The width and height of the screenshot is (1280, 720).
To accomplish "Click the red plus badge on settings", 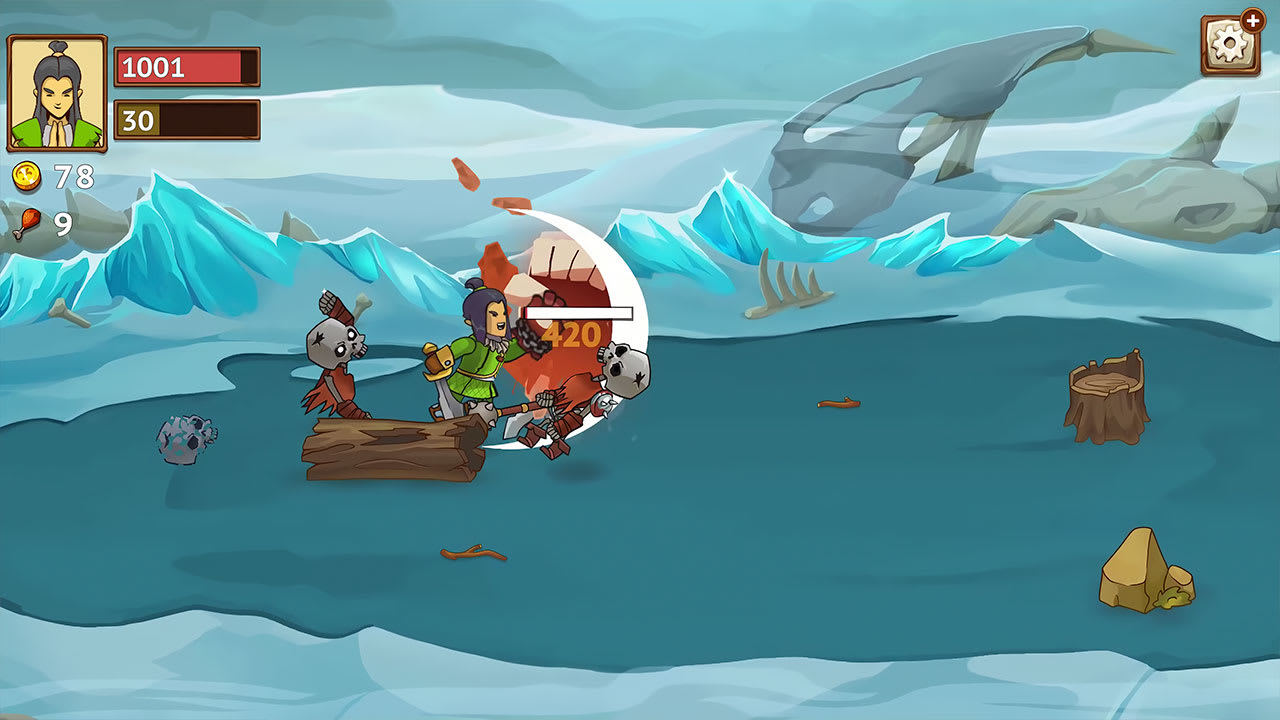I will pos(1252,18).
